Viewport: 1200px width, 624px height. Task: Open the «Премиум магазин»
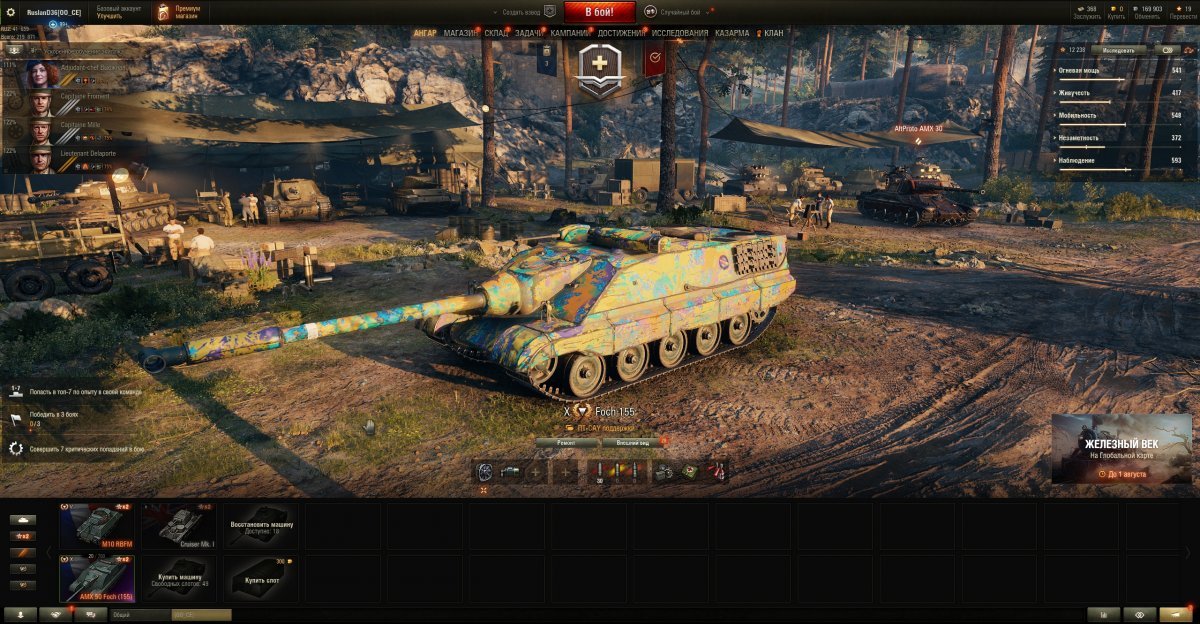(x=180, y=12)
